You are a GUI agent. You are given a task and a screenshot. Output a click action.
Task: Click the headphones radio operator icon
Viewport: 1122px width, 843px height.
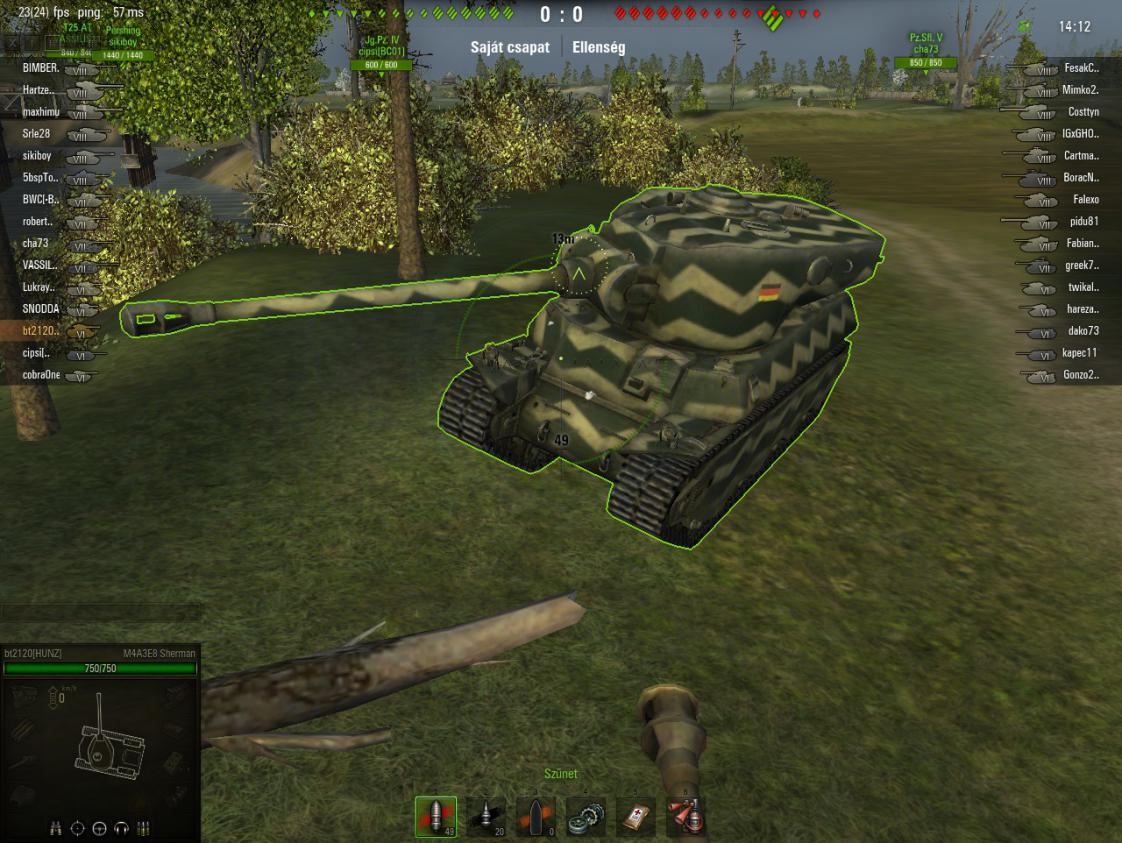point(122,828)
